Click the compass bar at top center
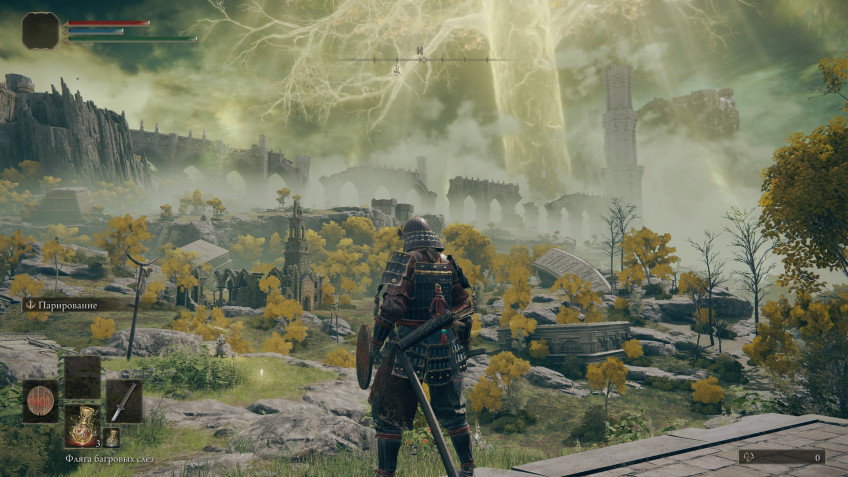This screenshot has height=477, width=848. pyautogui.click(x=422, y=59)
